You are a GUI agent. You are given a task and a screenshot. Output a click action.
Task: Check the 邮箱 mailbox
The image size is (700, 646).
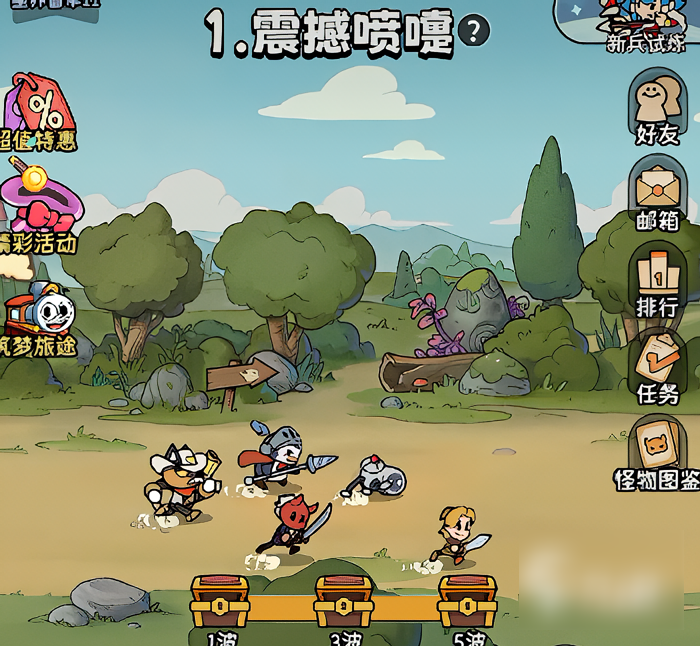(x=657, y=193)
